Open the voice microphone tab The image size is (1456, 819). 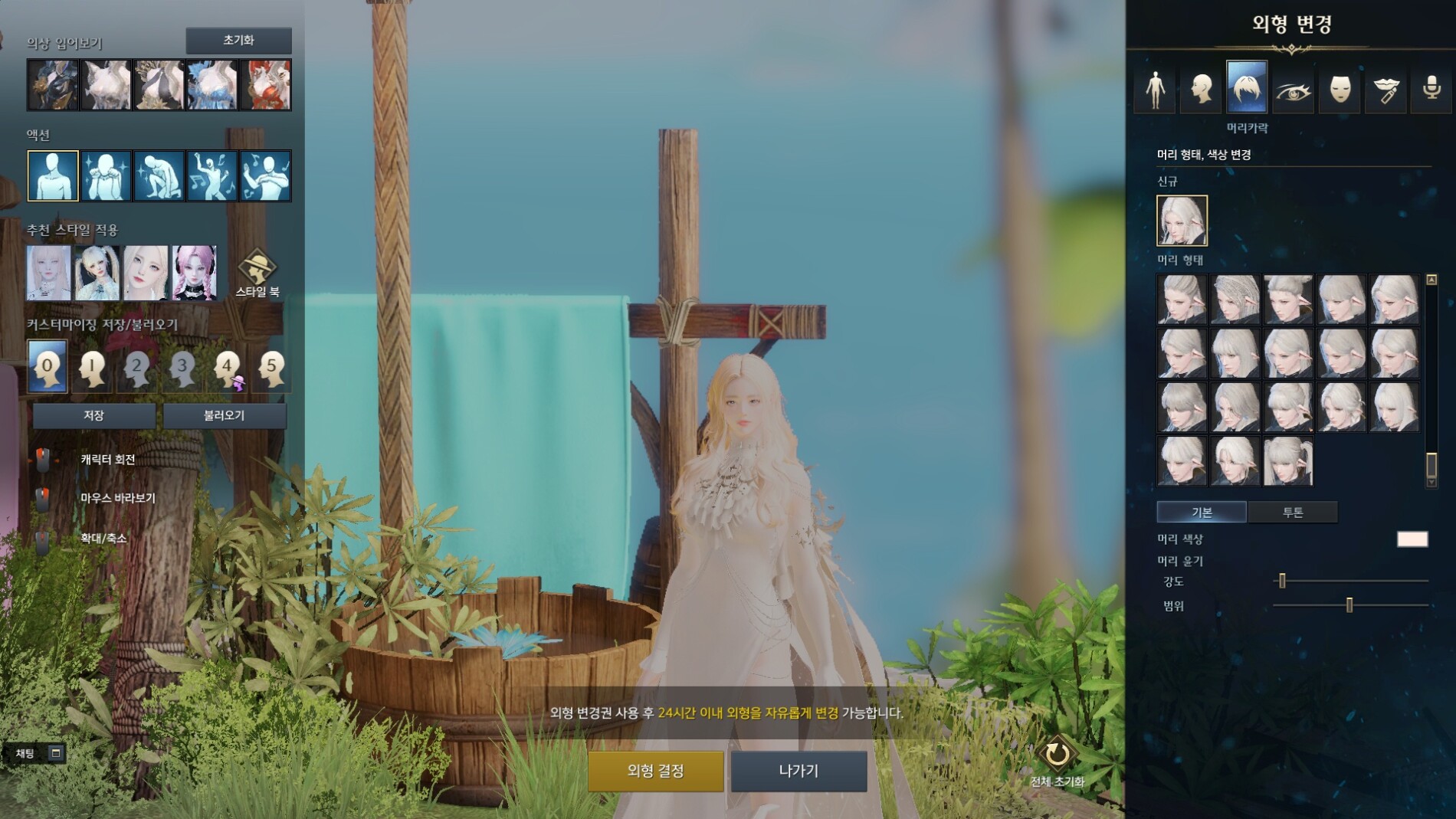click(x=1431, y=89)
